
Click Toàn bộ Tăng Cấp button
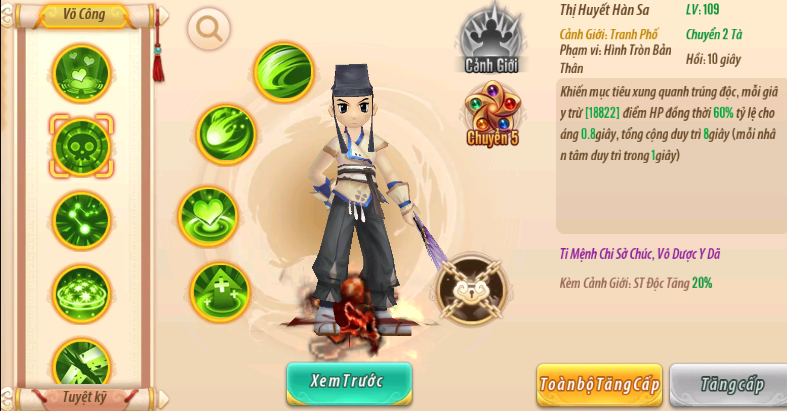(599, 384)
